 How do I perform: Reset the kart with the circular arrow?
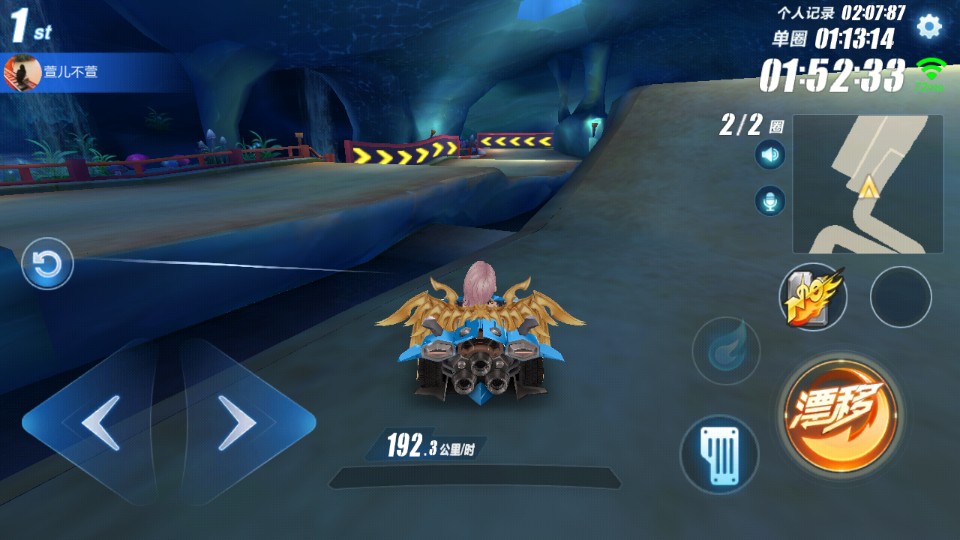pos(47,265)
